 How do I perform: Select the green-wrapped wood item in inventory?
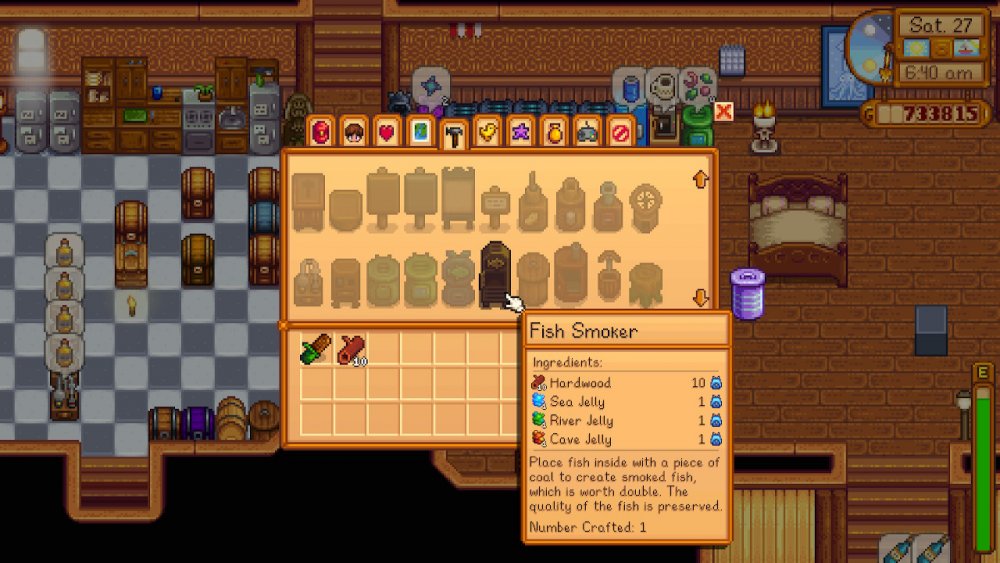(x=314, y=350)
